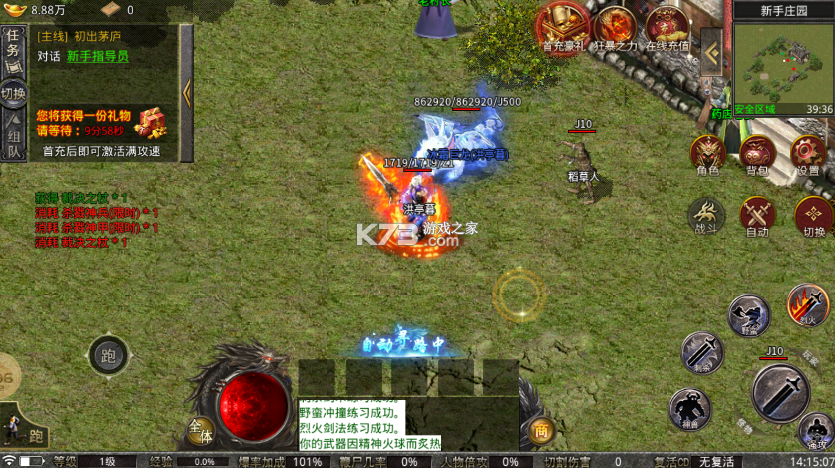Open the 背包 backpack
The height and width of the screenshot is (468, 835).
758,154
